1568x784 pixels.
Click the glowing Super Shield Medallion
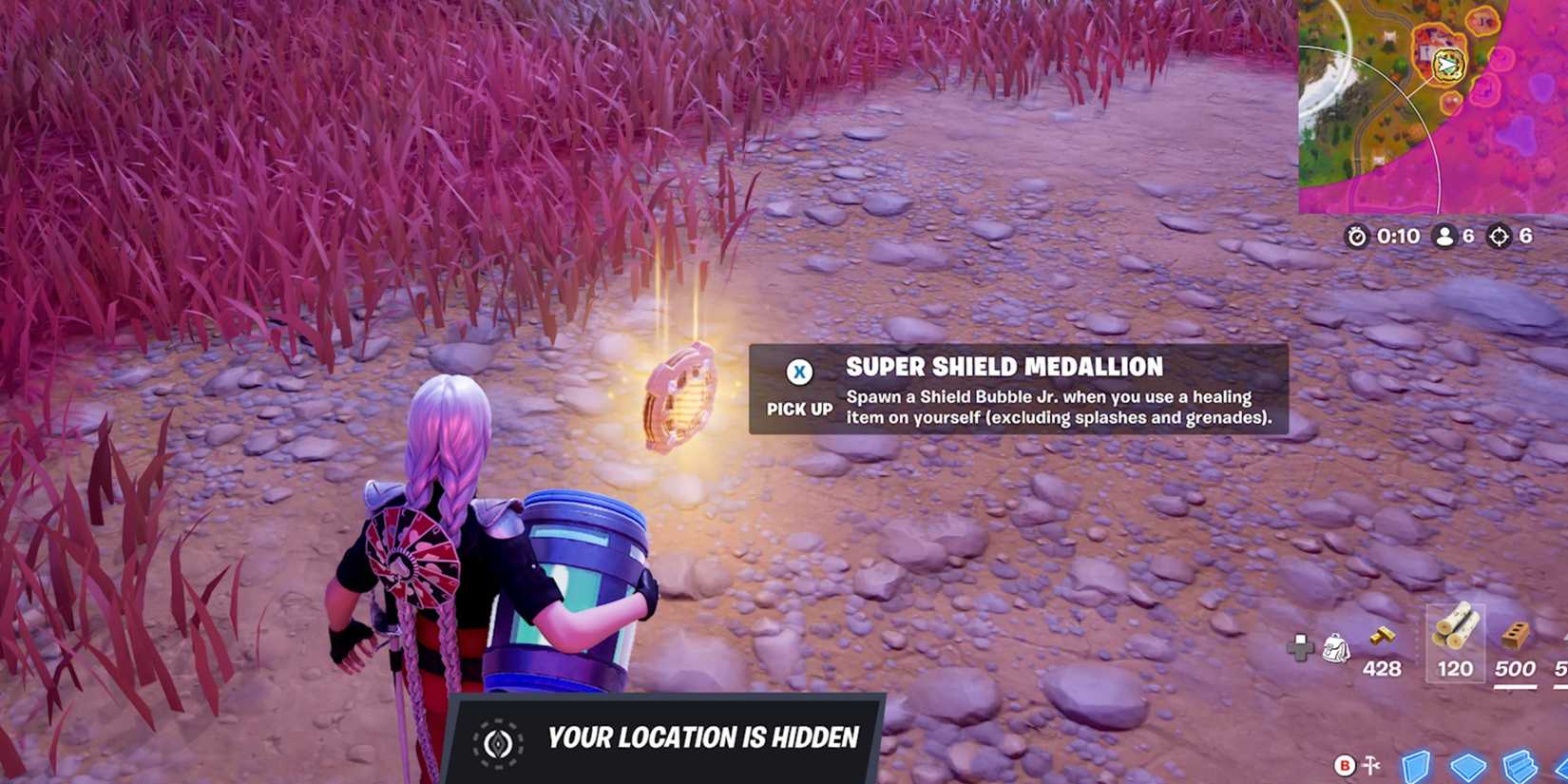[680, 397]
